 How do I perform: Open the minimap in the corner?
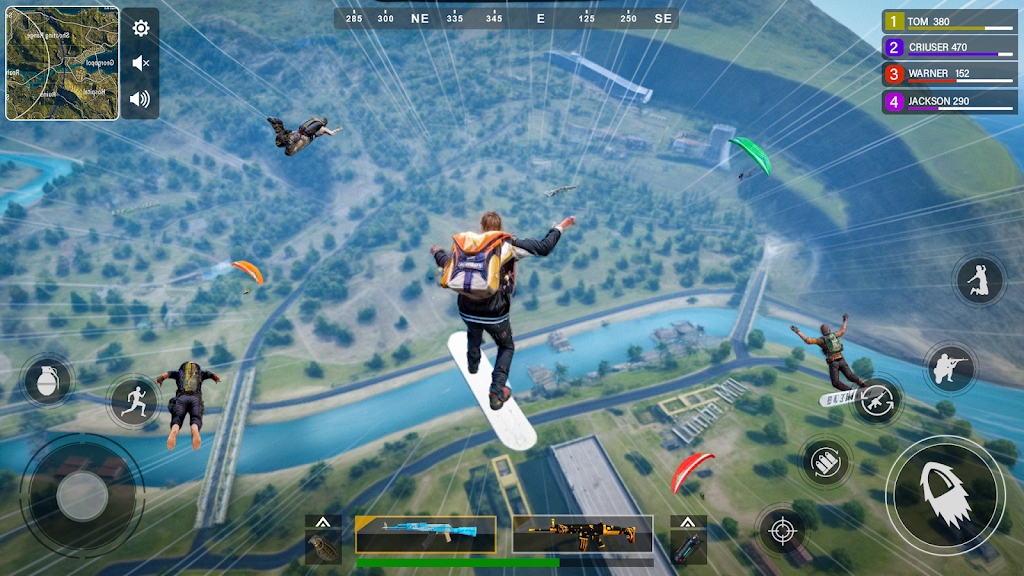coord(62,64)
